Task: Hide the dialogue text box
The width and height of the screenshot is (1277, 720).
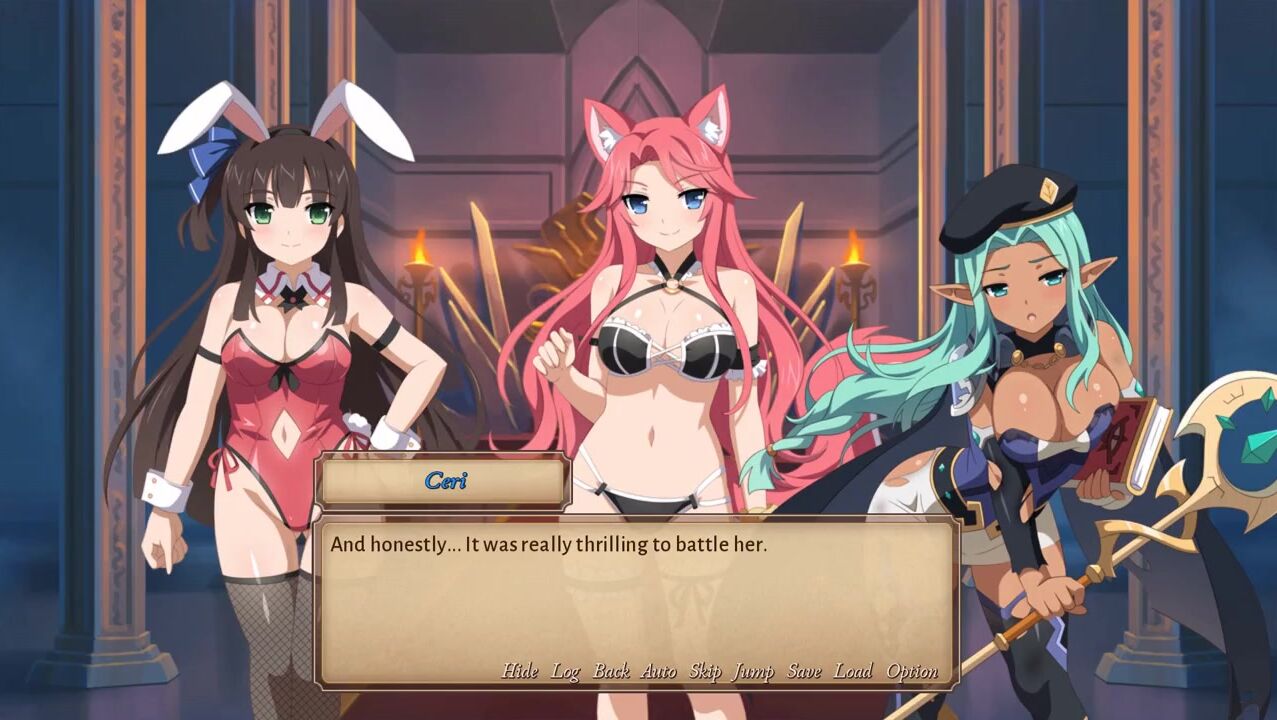Action: (x=519, y=671)
